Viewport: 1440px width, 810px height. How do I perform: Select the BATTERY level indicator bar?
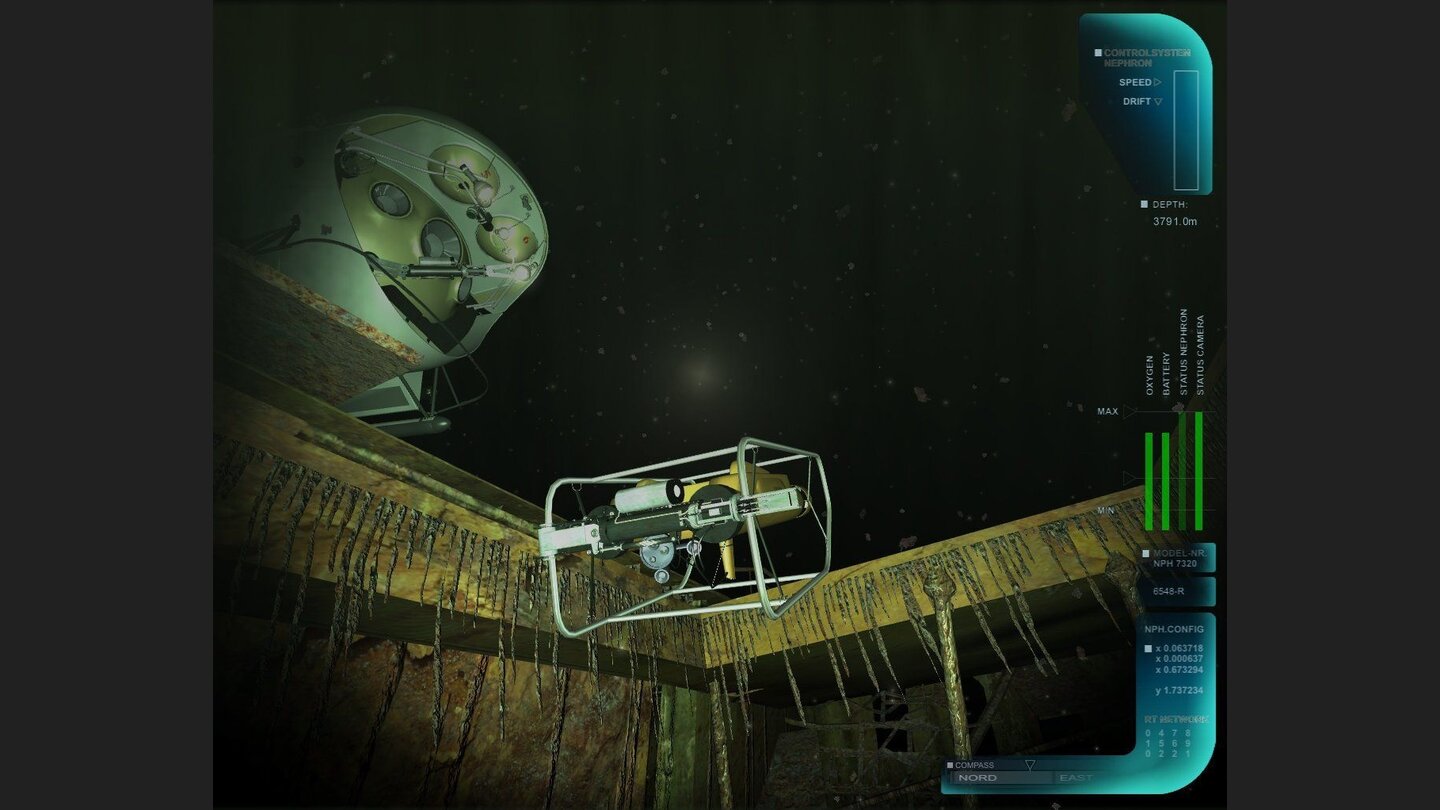point(1166,480)
